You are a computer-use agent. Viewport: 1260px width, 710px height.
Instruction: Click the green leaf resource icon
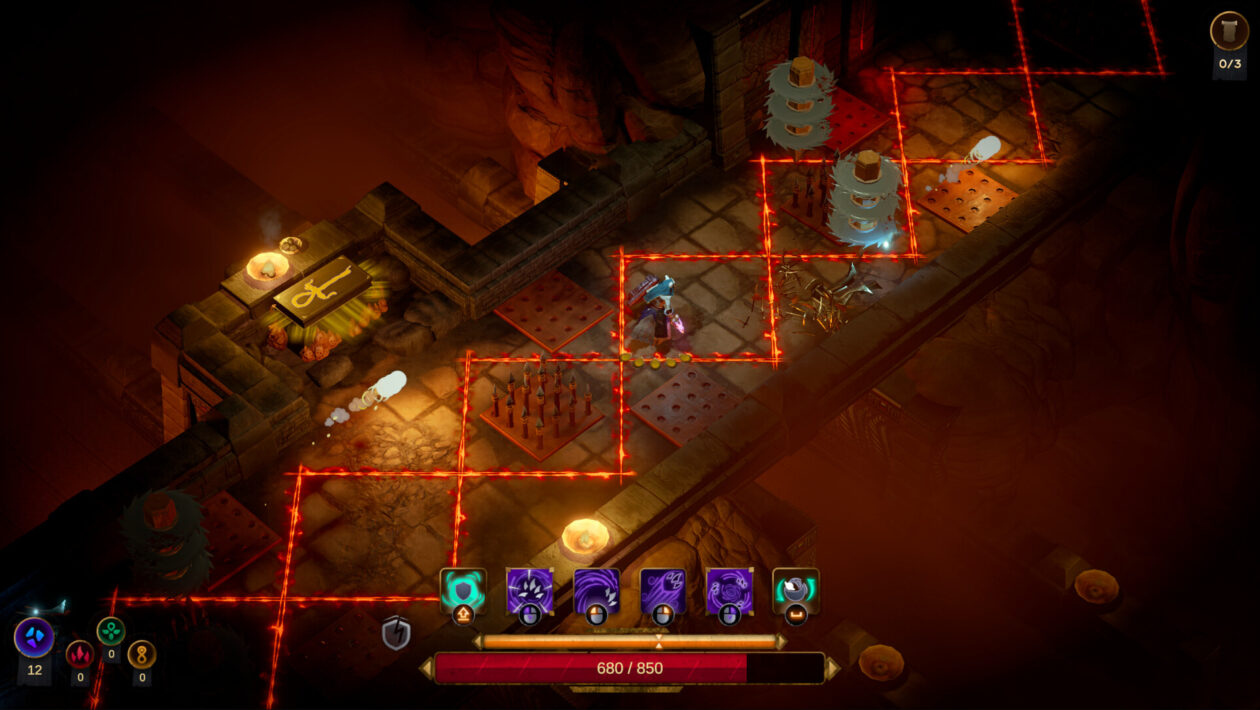pos(111,631)
